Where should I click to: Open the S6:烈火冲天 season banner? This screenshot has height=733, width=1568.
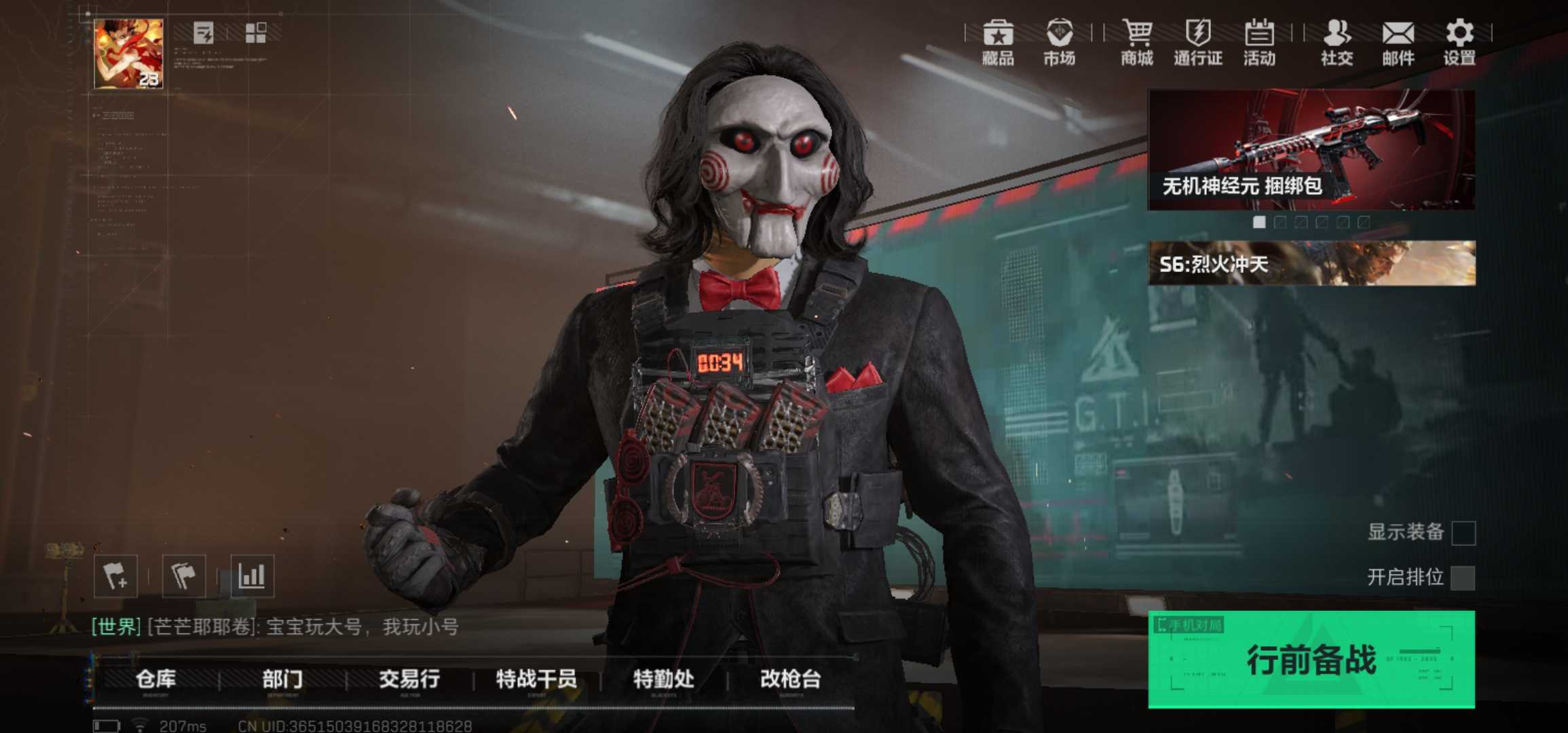(x=1311, y=263)
